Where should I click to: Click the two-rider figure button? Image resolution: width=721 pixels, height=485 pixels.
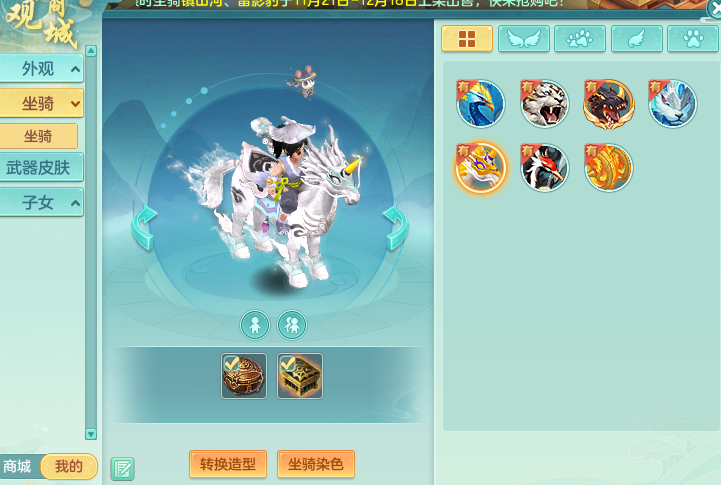click(292, 324)
